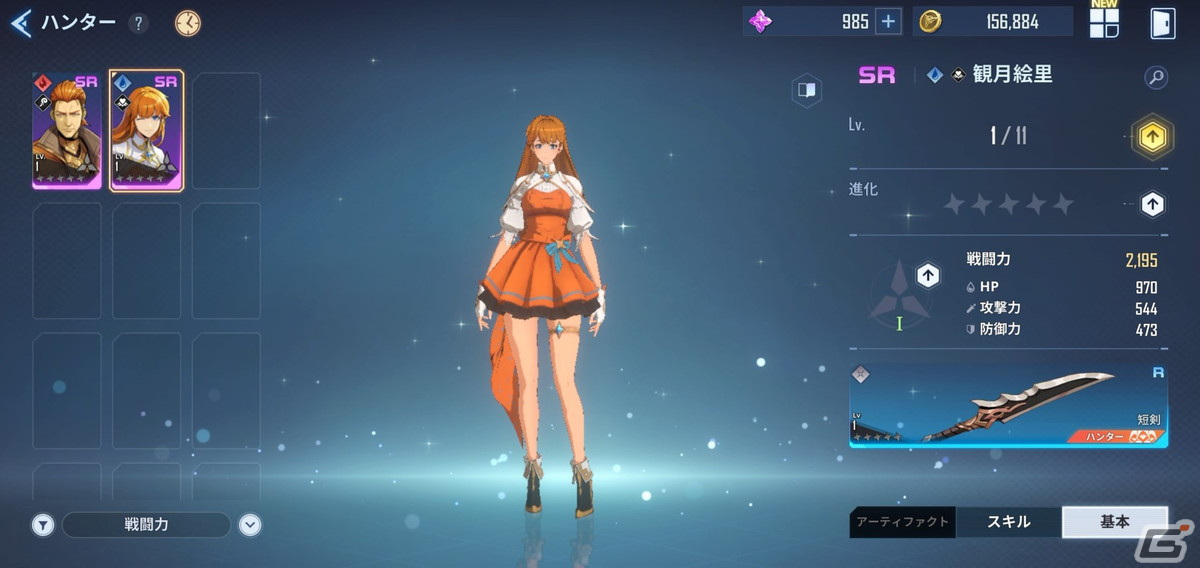Inspect hunter with magnifying glass icon
This screenshot has width=1200, height=568.
(x=1155, y=77)
